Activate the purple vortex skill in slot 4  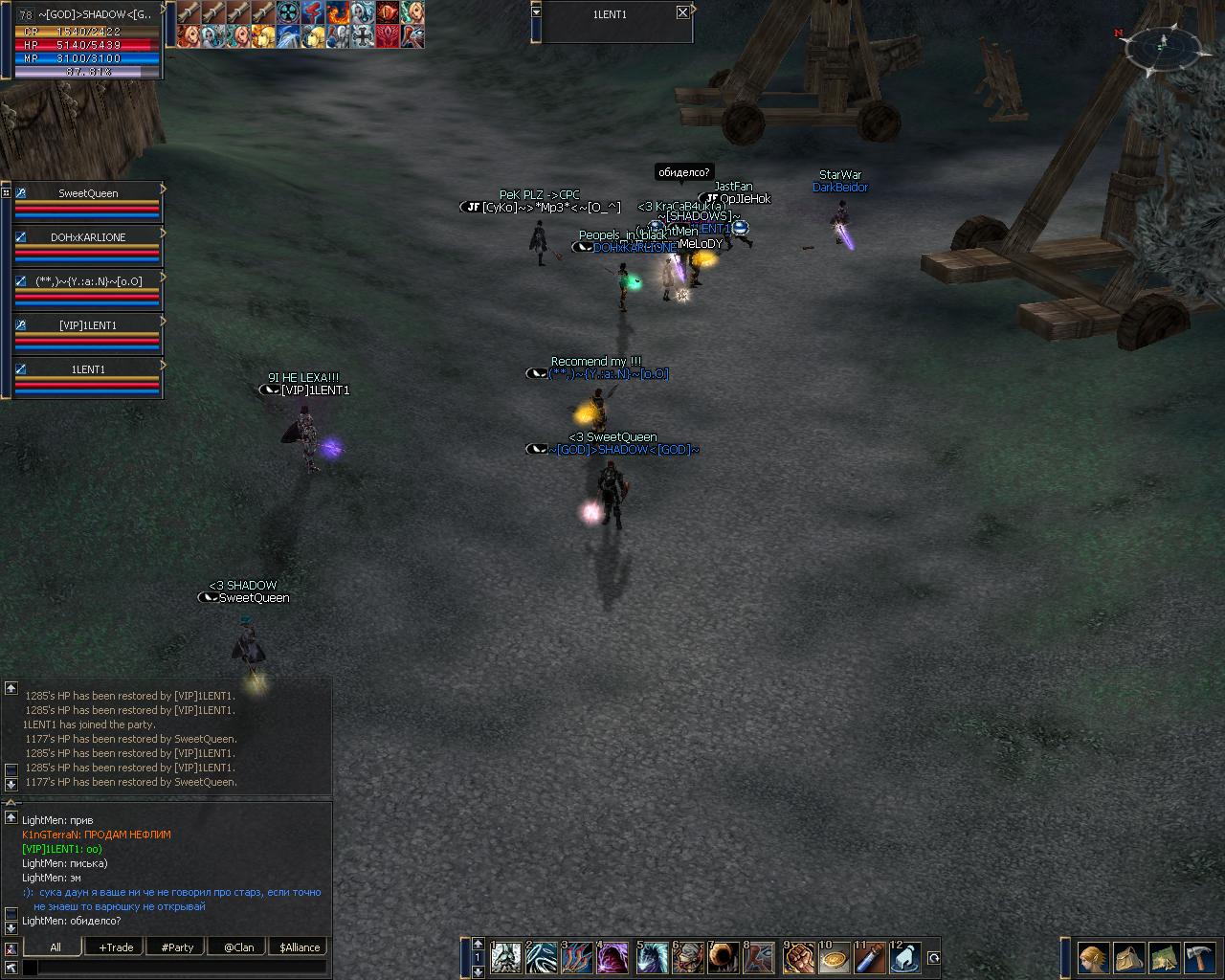[612, 958]
